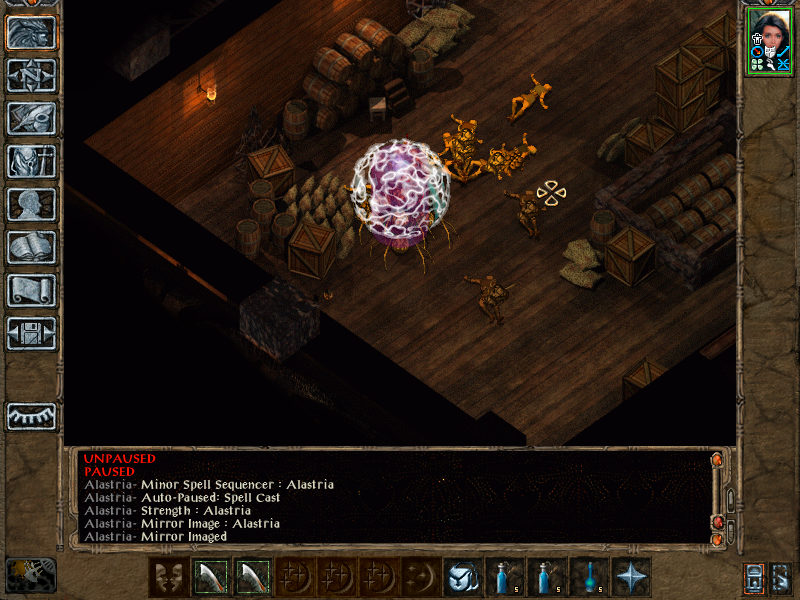The image size is (800, 600).
Task: Activate the talk masks icon
Action: point(167,577)
